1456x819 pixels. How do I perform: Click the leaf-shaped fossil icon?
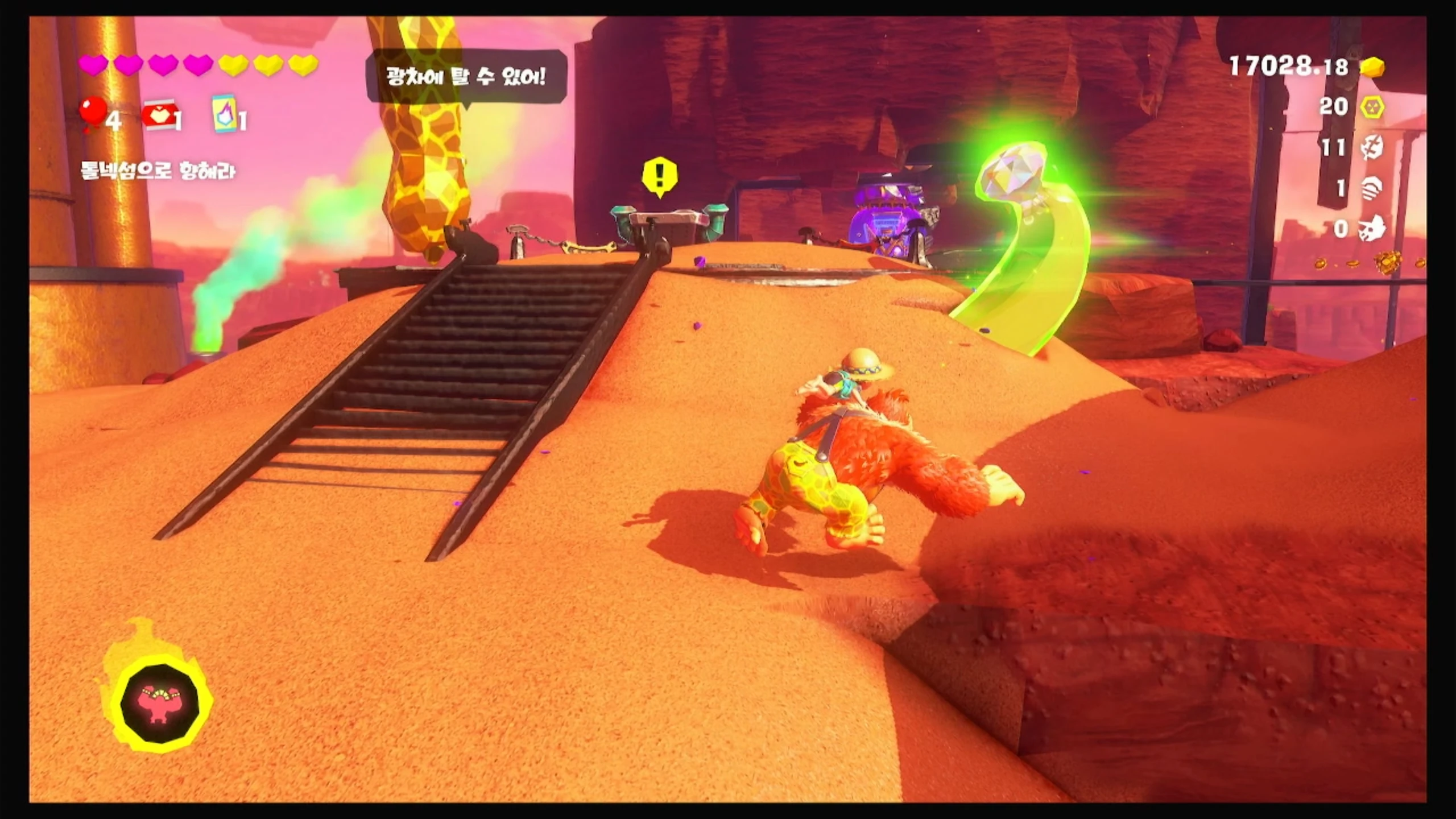click(1372, 148)
